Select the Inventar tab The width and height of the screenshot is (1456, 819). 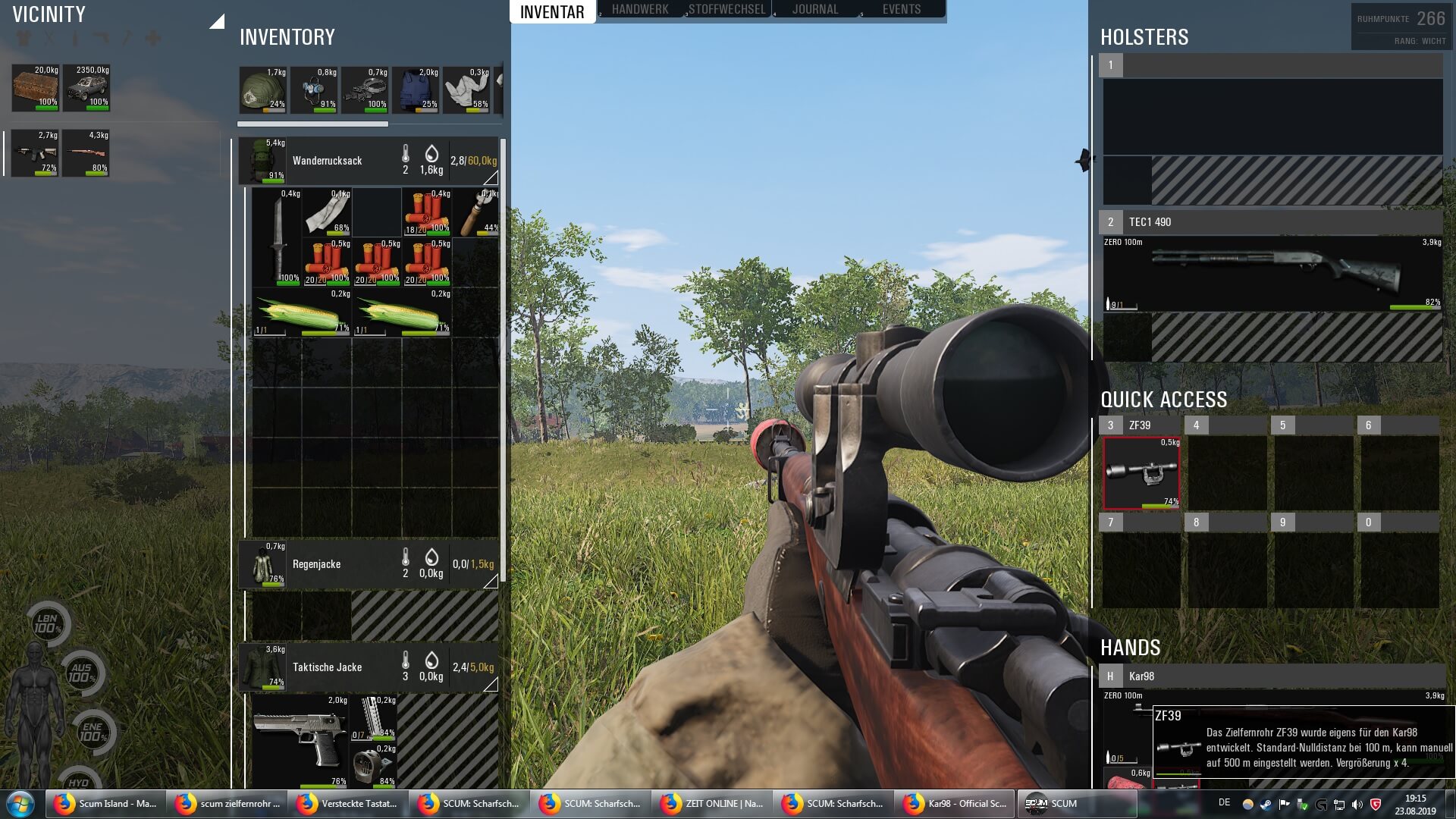552,12
